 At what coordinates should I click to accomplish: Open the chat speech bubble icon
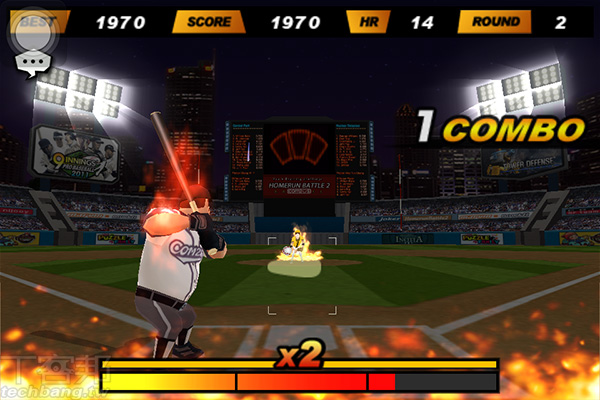[x=31, y=64]
